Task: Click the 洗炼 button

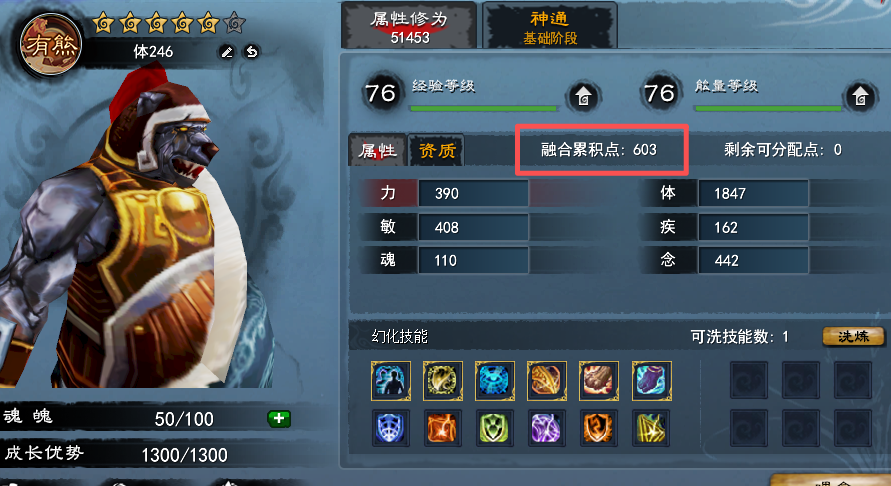Action: [854, 336]
